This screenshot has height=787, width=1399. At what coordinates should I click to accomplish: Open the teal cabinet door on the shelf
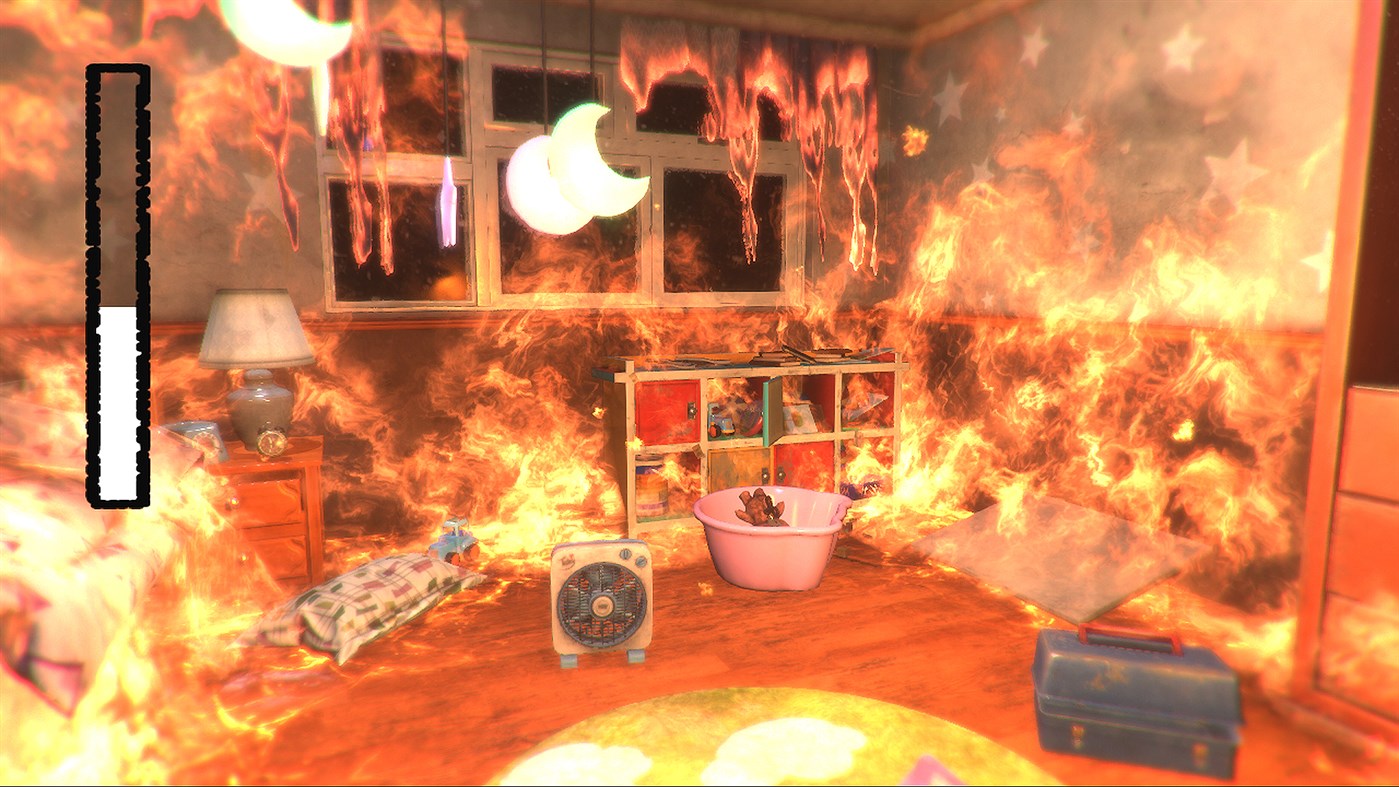770,411
